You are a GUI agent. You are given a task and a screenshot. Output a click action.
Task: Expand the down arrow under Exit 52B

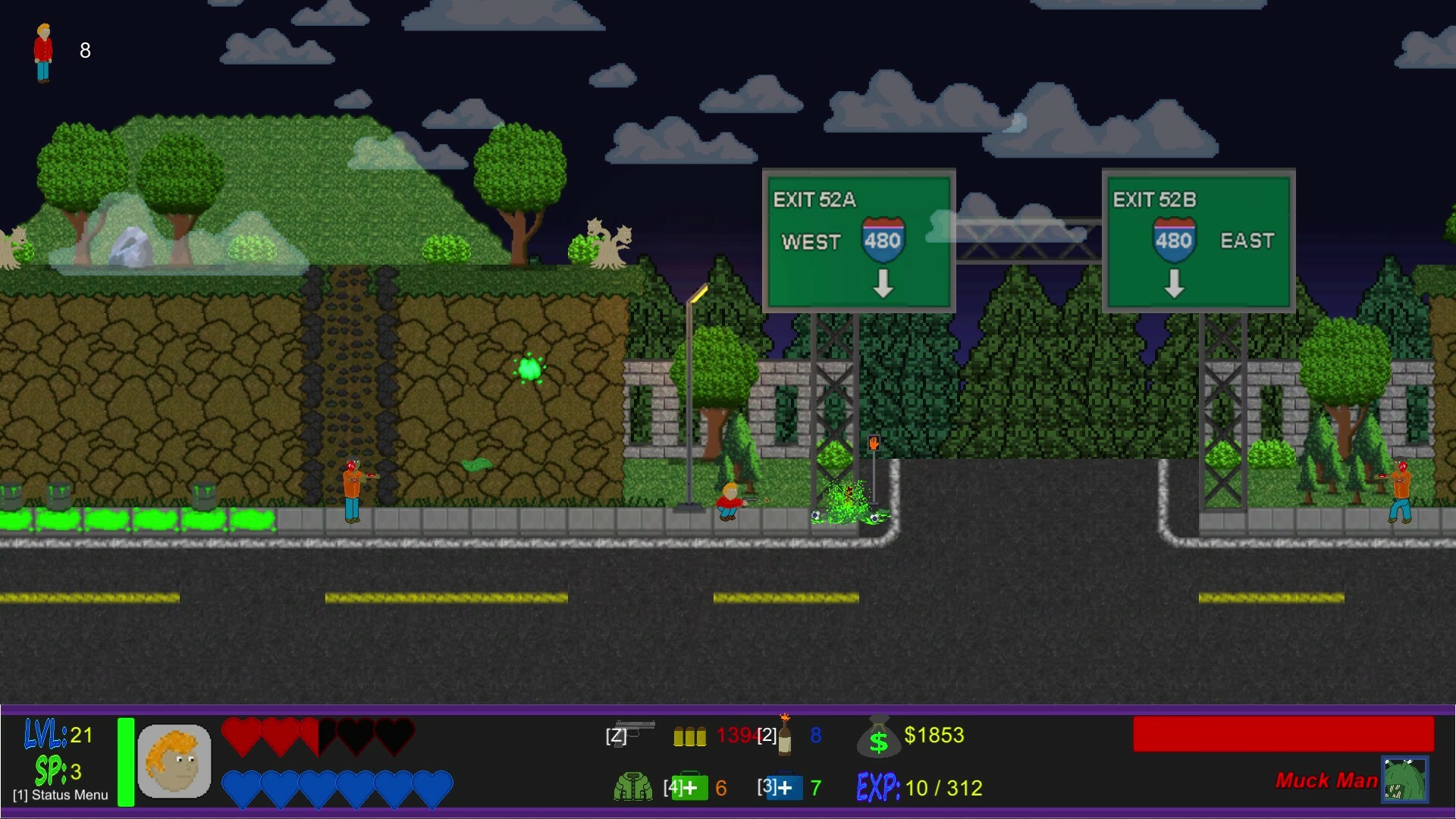click(1175, 286)
